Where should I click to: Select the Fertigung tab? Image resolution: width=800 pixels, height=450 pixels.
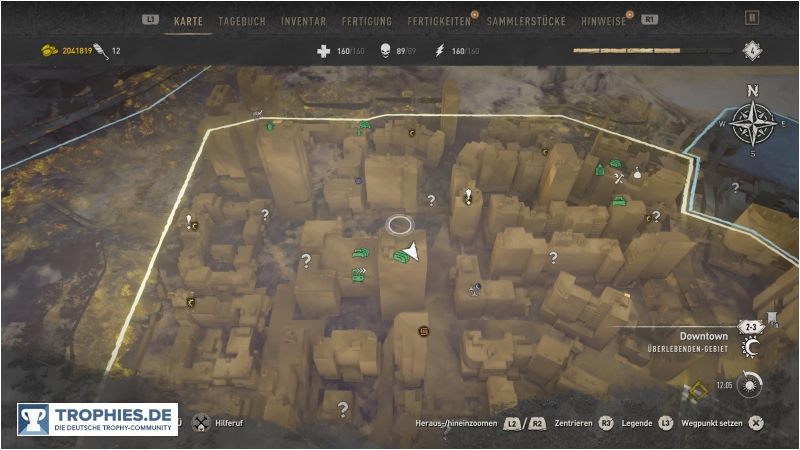click(x=366, y=20)
